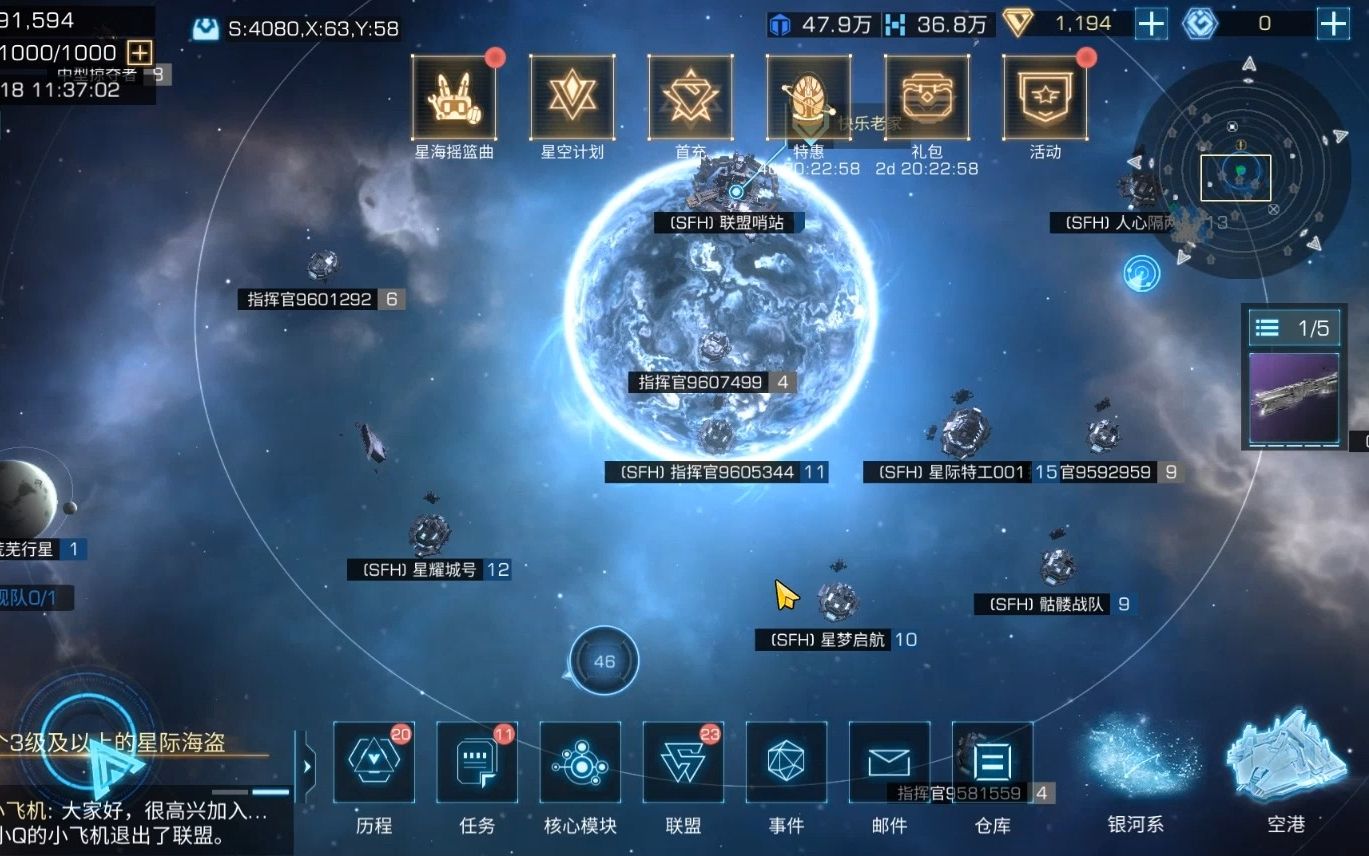Open the 特惠 special deal icon
Image resolution: width=1369 pixels, height=856 pixels.
coord(808,98)
